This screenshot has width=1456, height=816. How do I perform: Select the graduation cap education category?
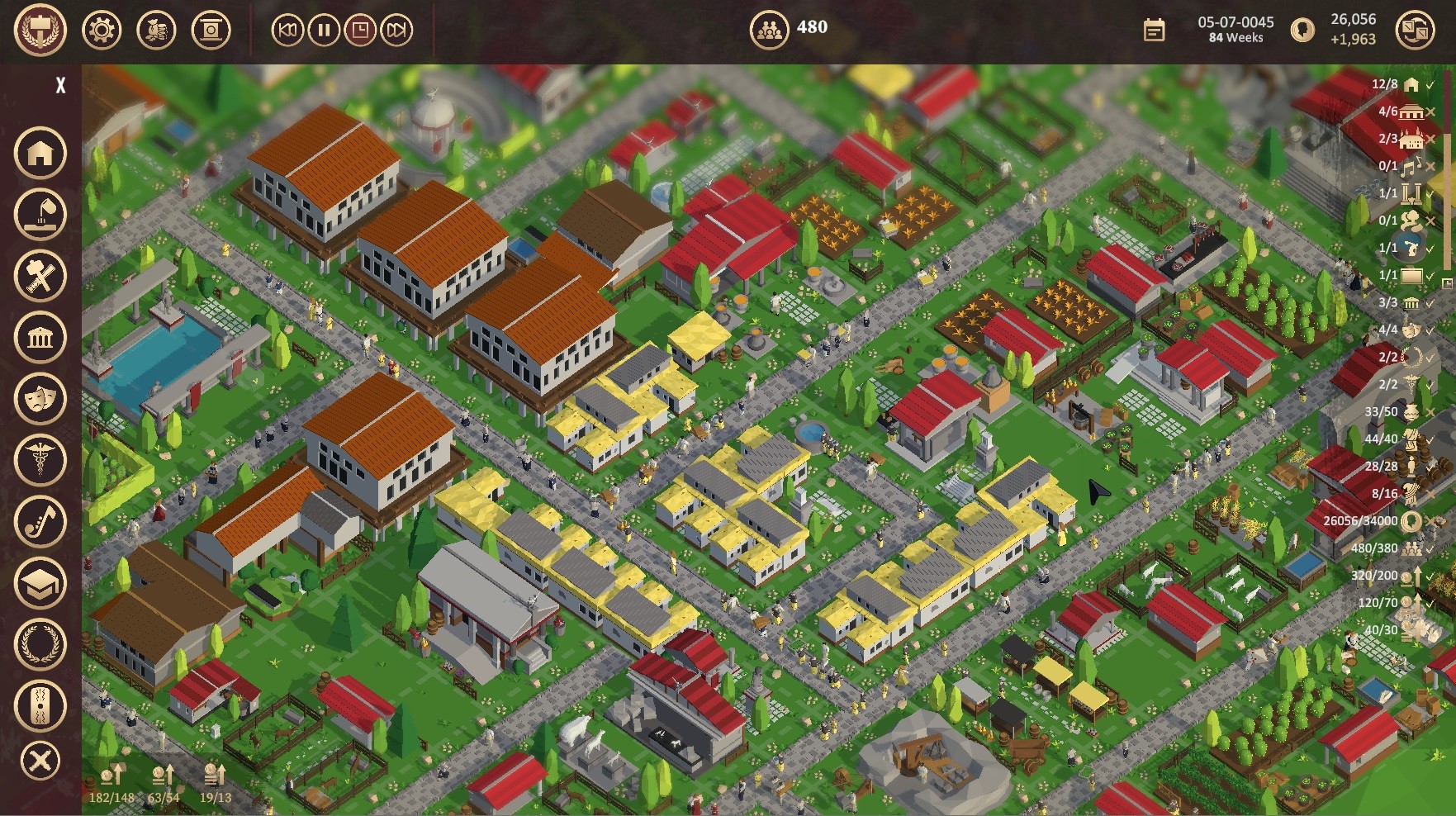coord(40,582)
